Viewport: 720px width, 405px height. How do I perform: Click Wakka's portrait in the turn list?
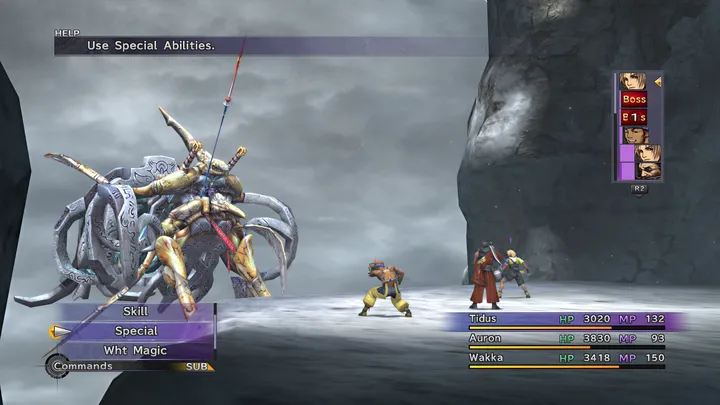[634, 135]
